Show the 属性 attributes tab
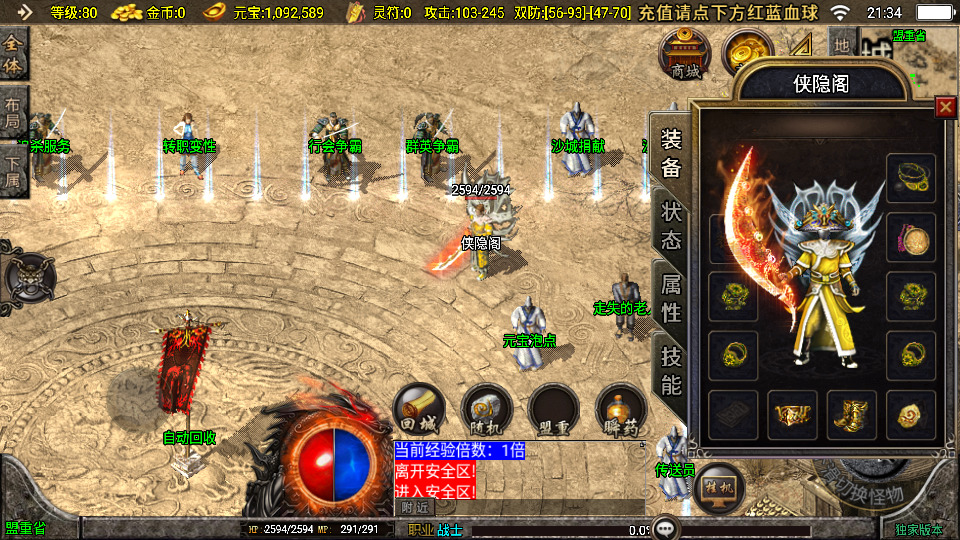Viewport: 960px width, 540px height. click(x=671, y=299)
